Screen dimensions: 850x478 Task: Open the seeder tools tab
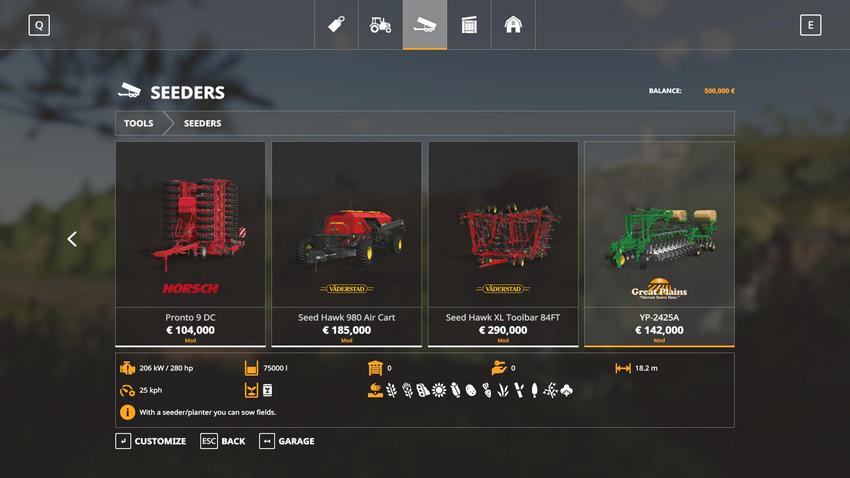tap(425, 25)
